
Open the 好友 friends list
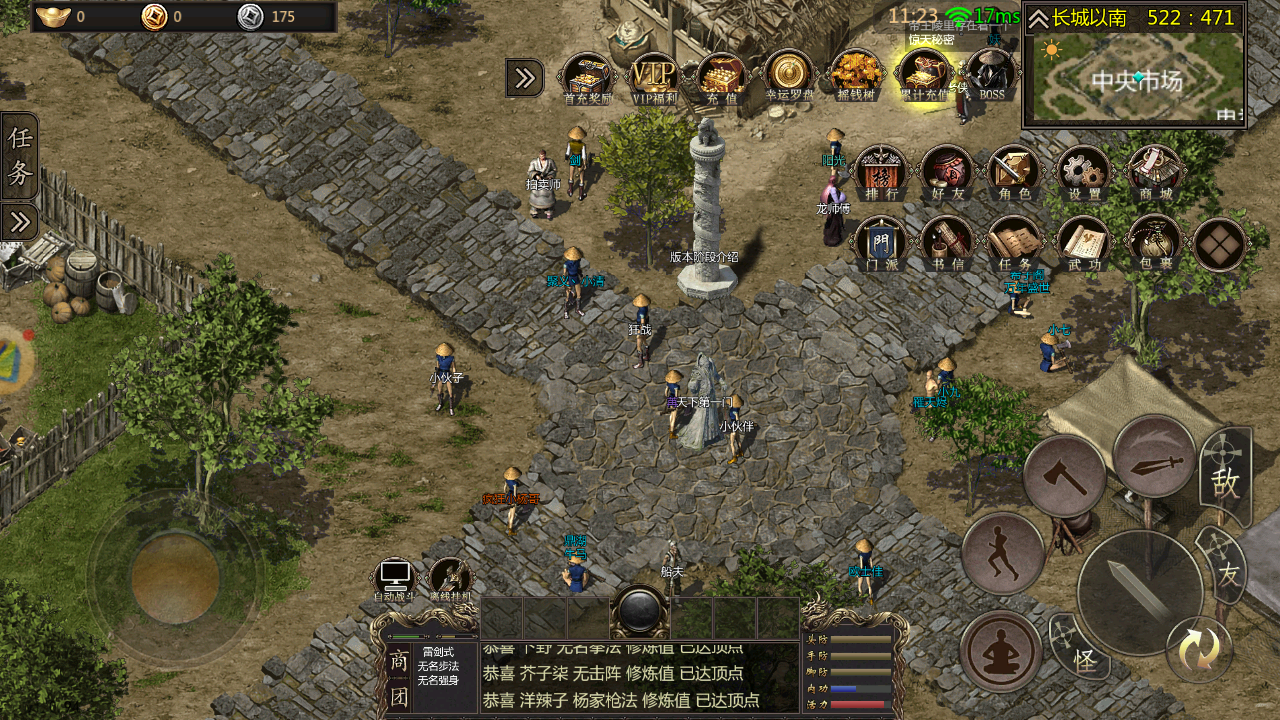[x=946, y=171]
